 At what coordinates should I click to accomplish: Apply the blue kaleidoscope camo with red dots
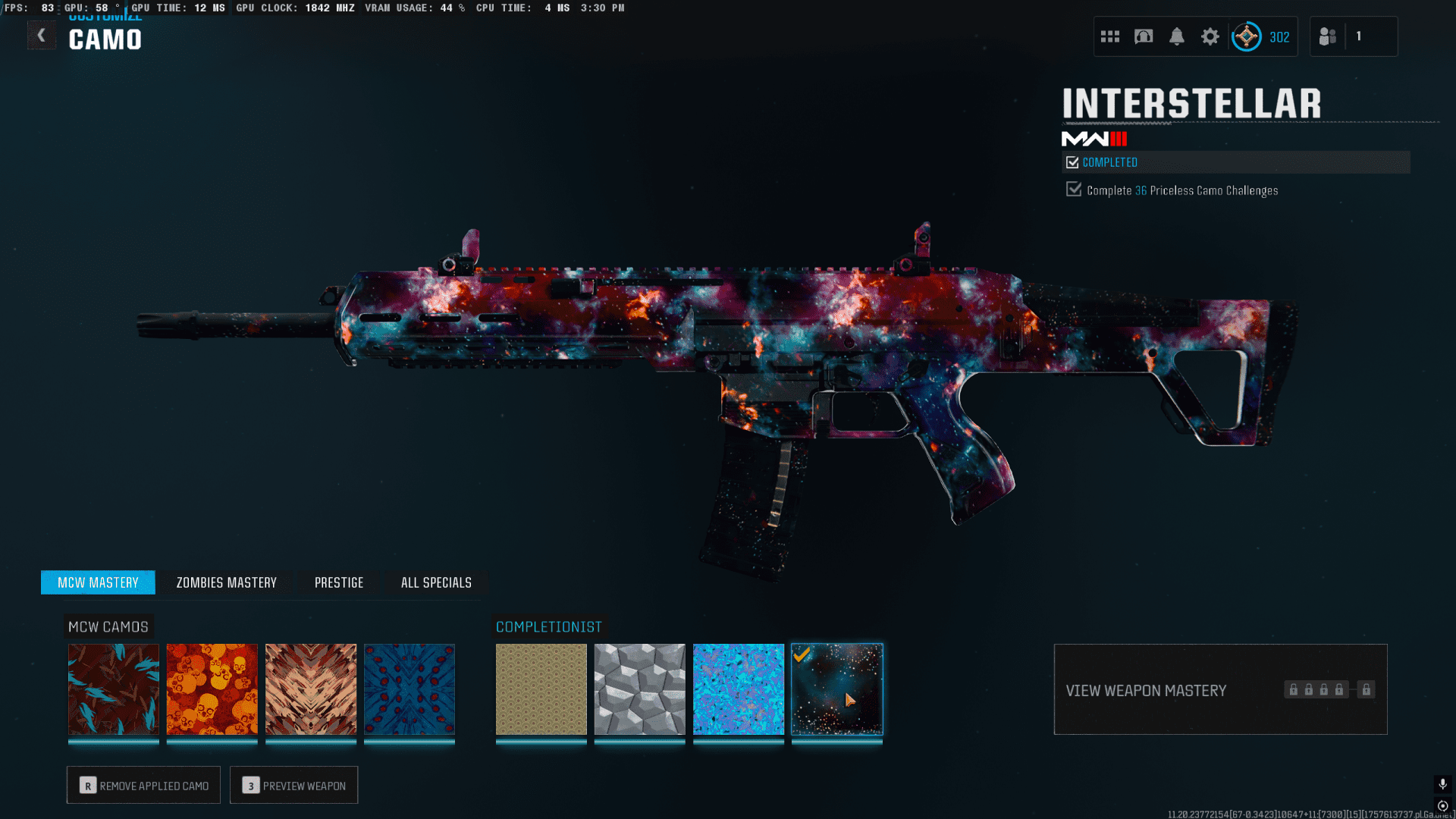click(409, 689)
